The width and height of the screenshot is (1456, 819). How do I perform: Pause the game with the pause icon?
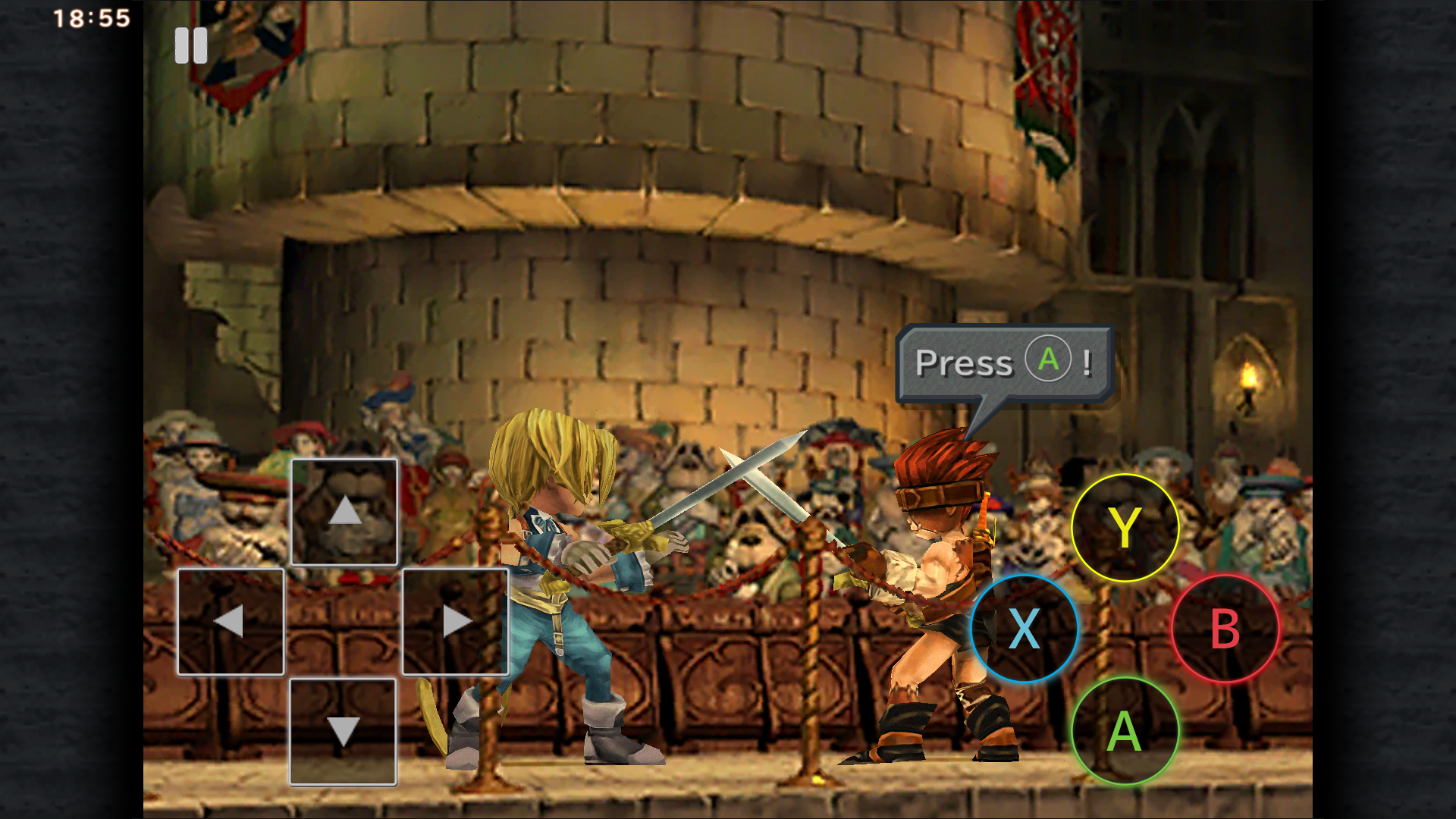click(x=190, y=46)
